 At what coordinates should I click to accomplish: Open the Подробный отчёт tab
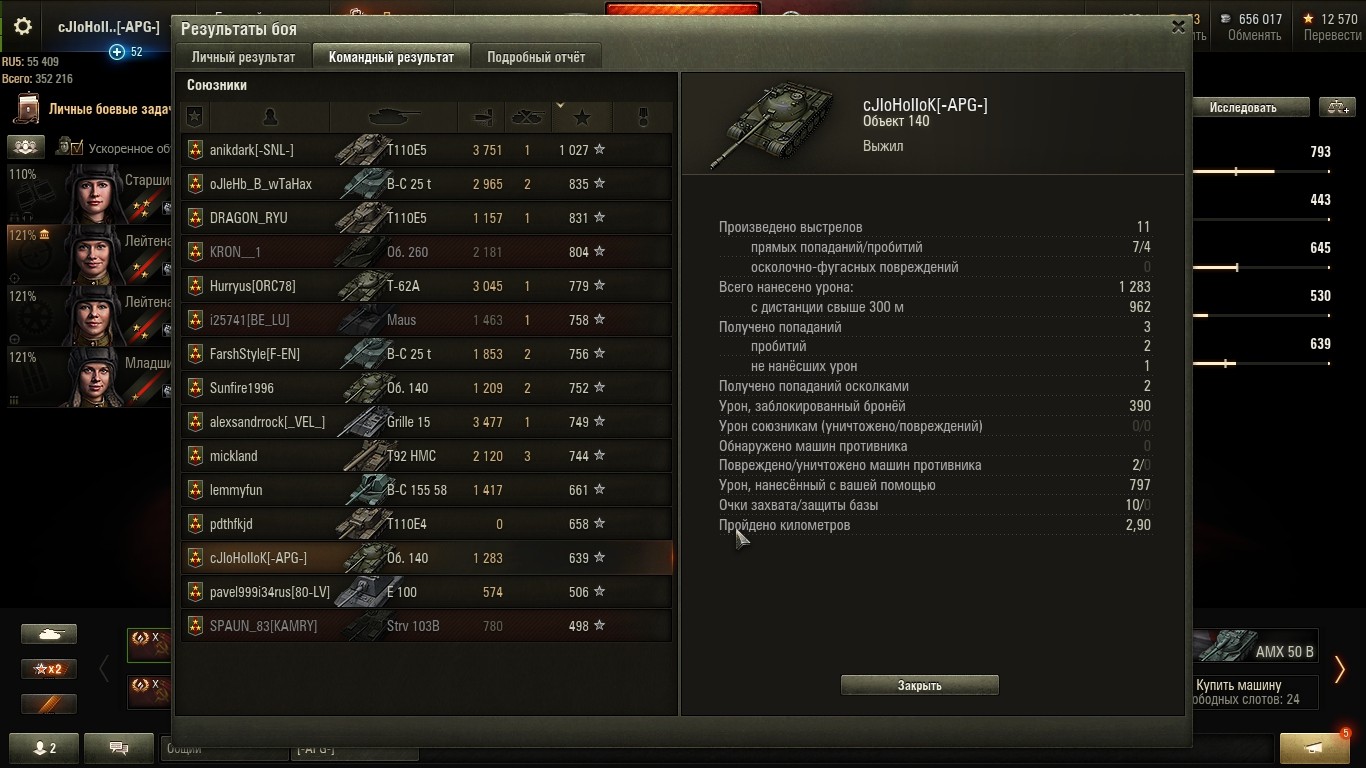pos(535,57)
